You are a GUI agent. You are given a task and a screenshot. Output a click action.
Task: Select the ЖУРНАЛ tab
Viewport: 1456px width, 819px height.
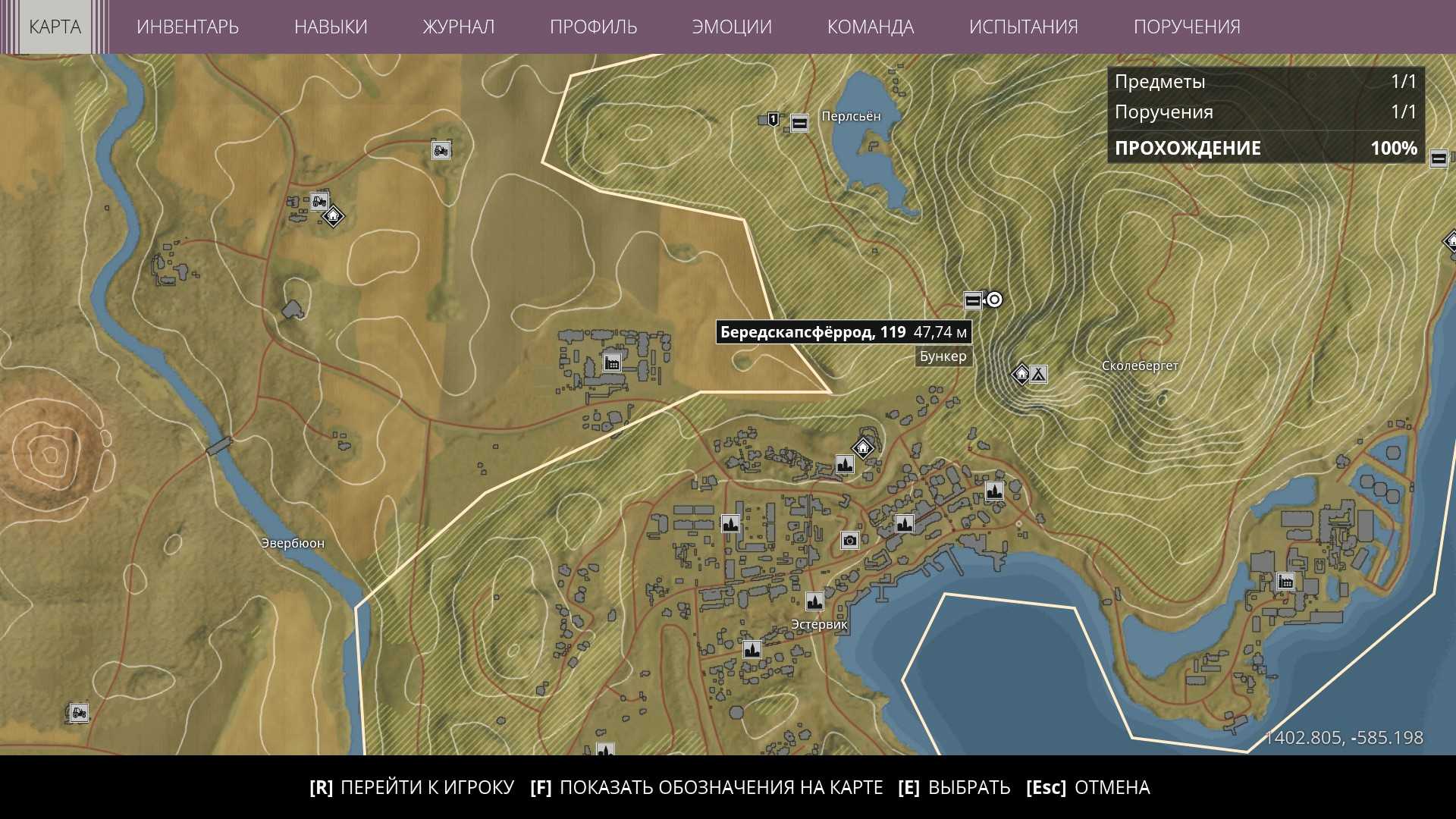[458, 27]
